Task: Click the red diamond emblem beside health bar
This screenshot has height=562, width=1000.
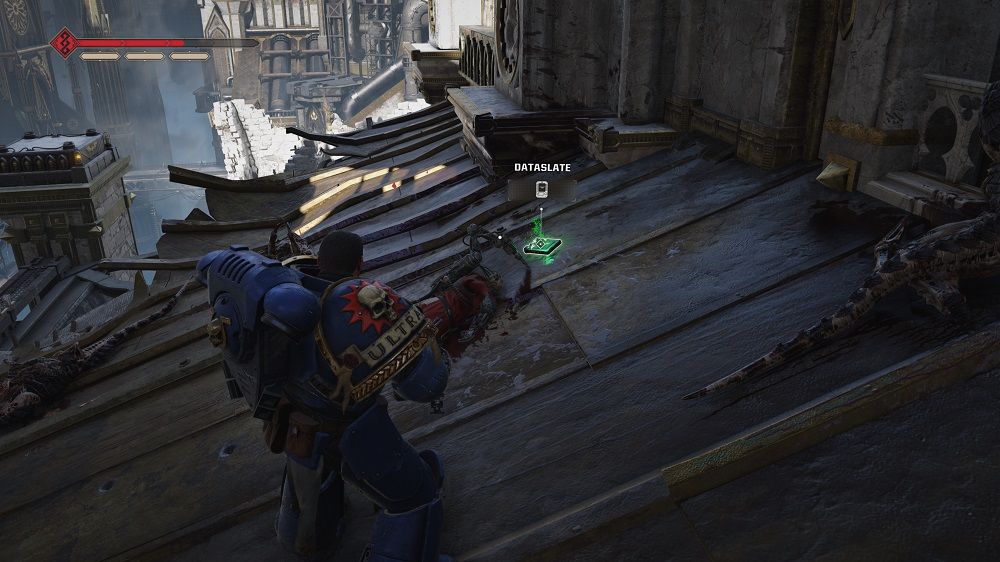Action: pos(65,43)
